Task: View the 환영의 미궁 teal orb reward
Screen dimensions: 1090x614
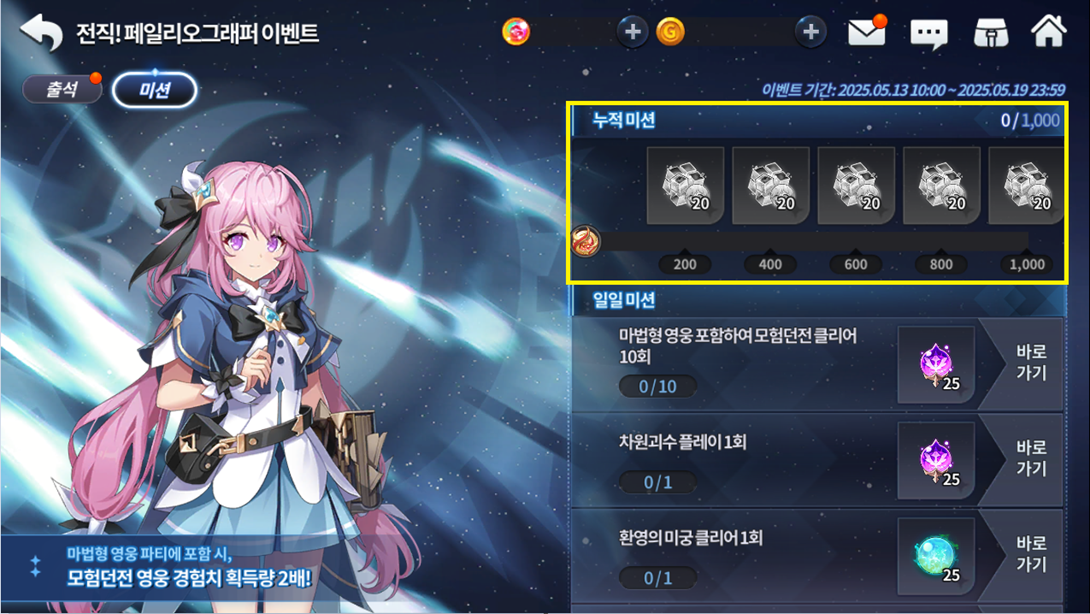Action: pyautogui.click(x=937, y=555)
